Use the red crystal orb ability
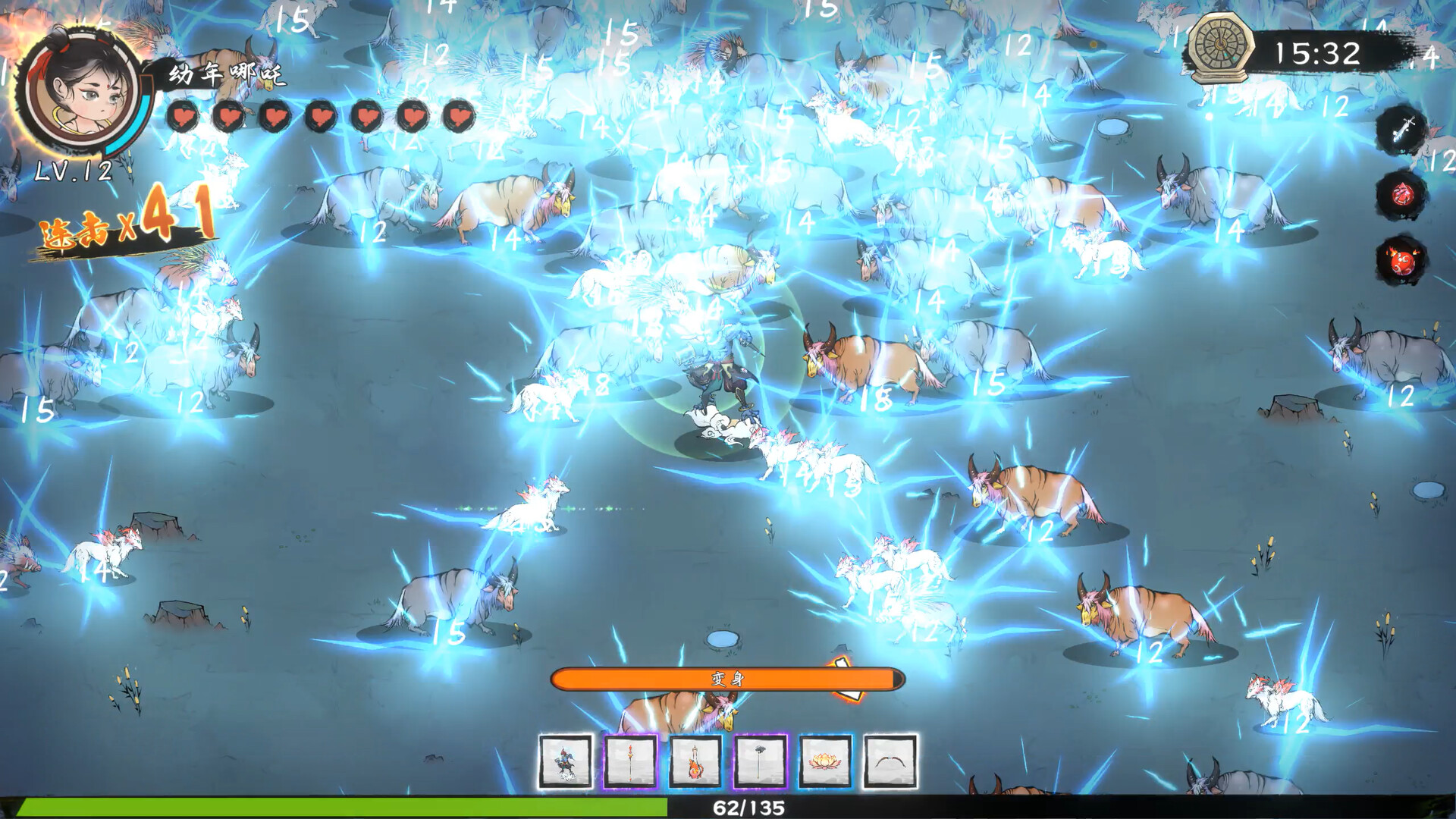This screenshot has height=819, width=1456. pos(1401,195)
